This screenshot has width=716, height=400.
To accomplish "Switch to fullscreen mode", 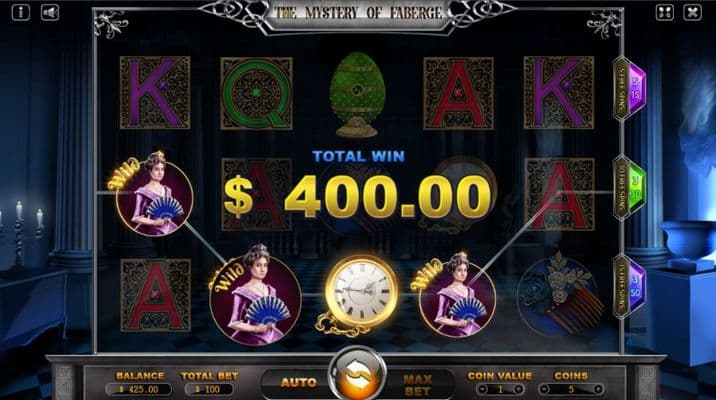I will pyautogui.click(x=665, y=12).
